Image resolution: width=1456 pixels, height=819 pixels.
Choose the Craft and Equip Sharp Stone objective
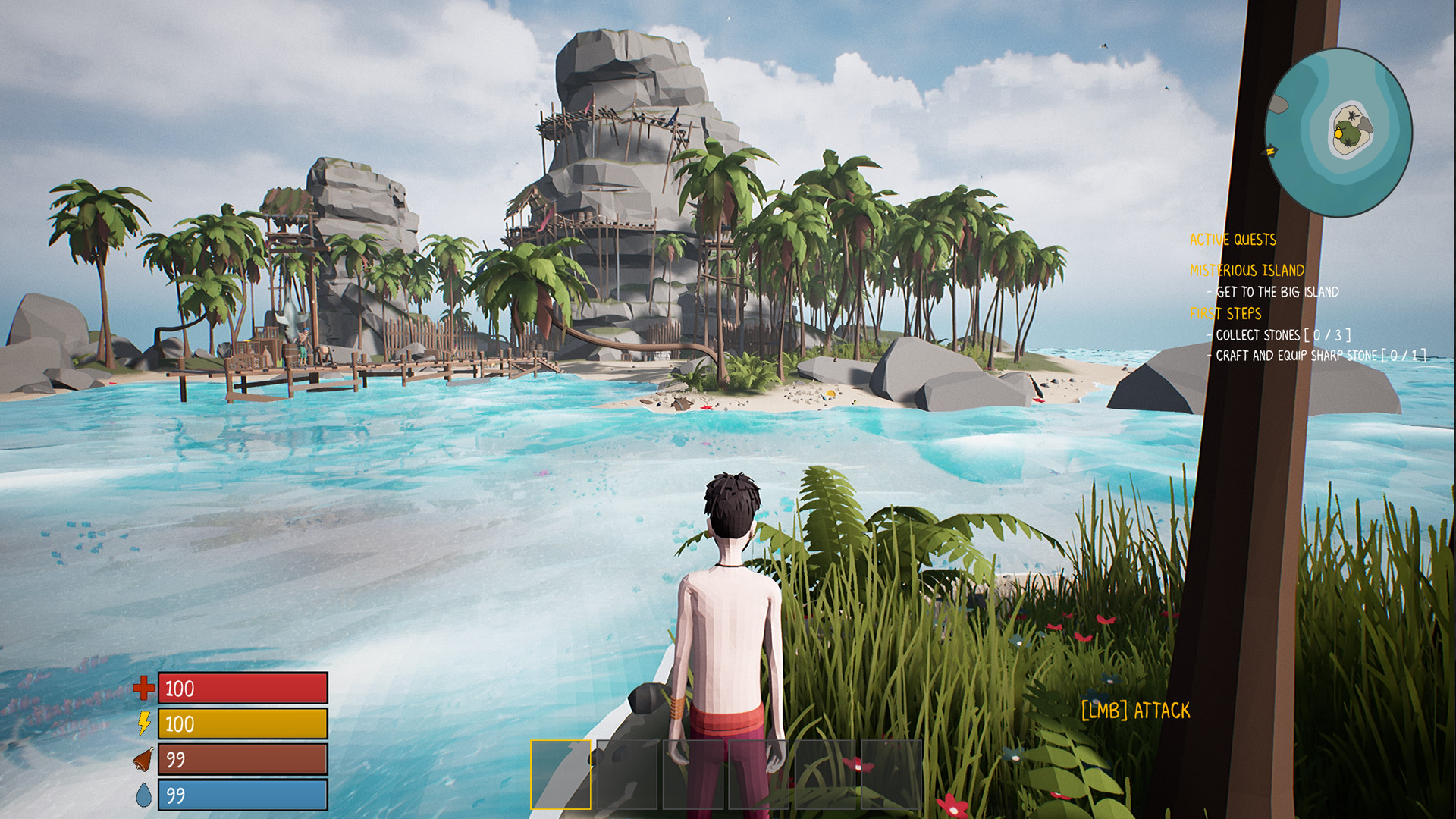(1320, 355)
